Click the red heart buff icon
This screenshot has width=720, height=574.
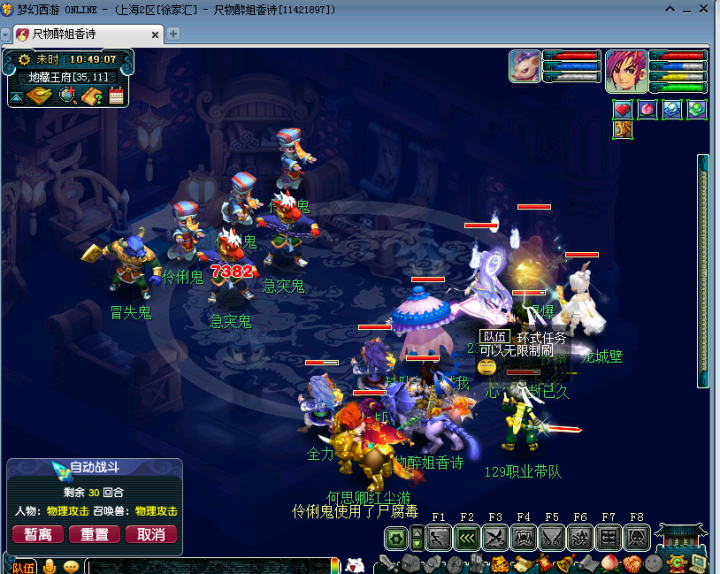pos(623,109)
